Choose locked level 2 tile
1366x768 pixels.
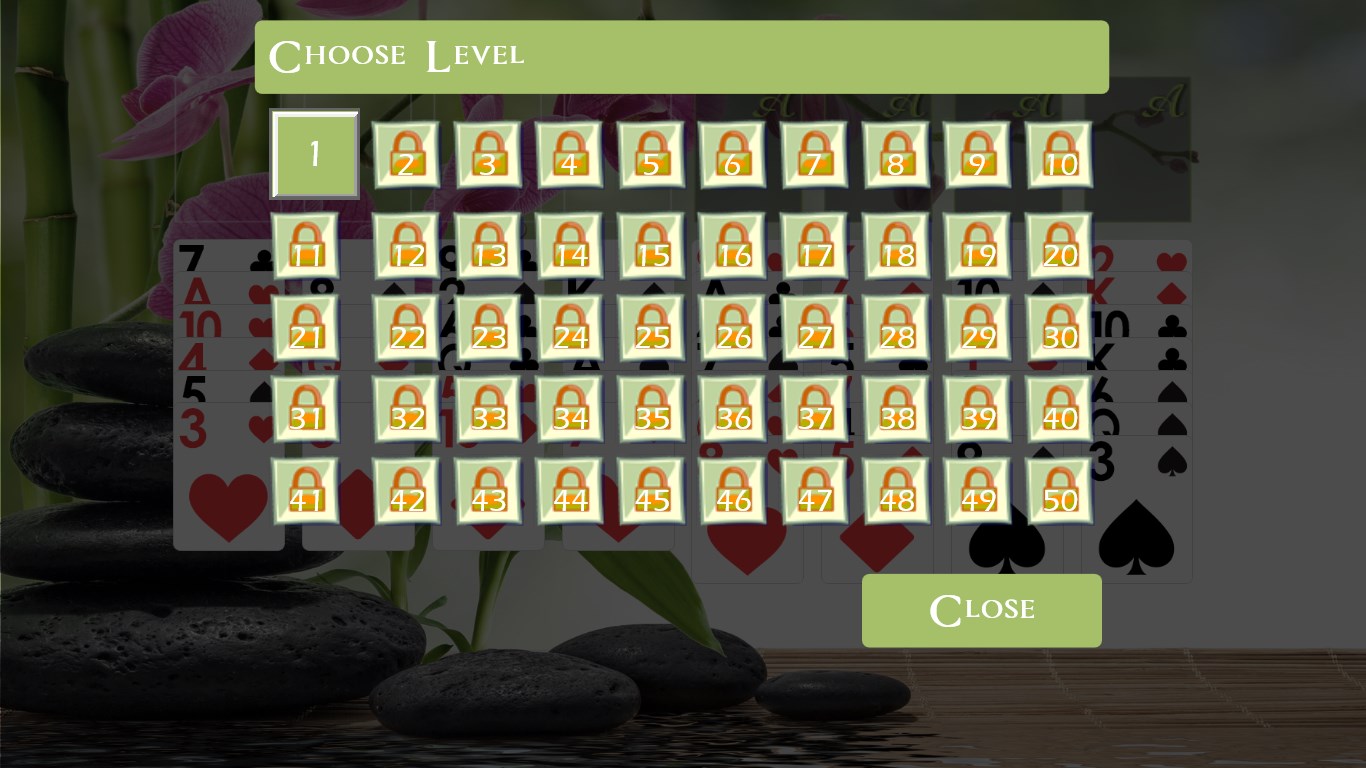406,155
